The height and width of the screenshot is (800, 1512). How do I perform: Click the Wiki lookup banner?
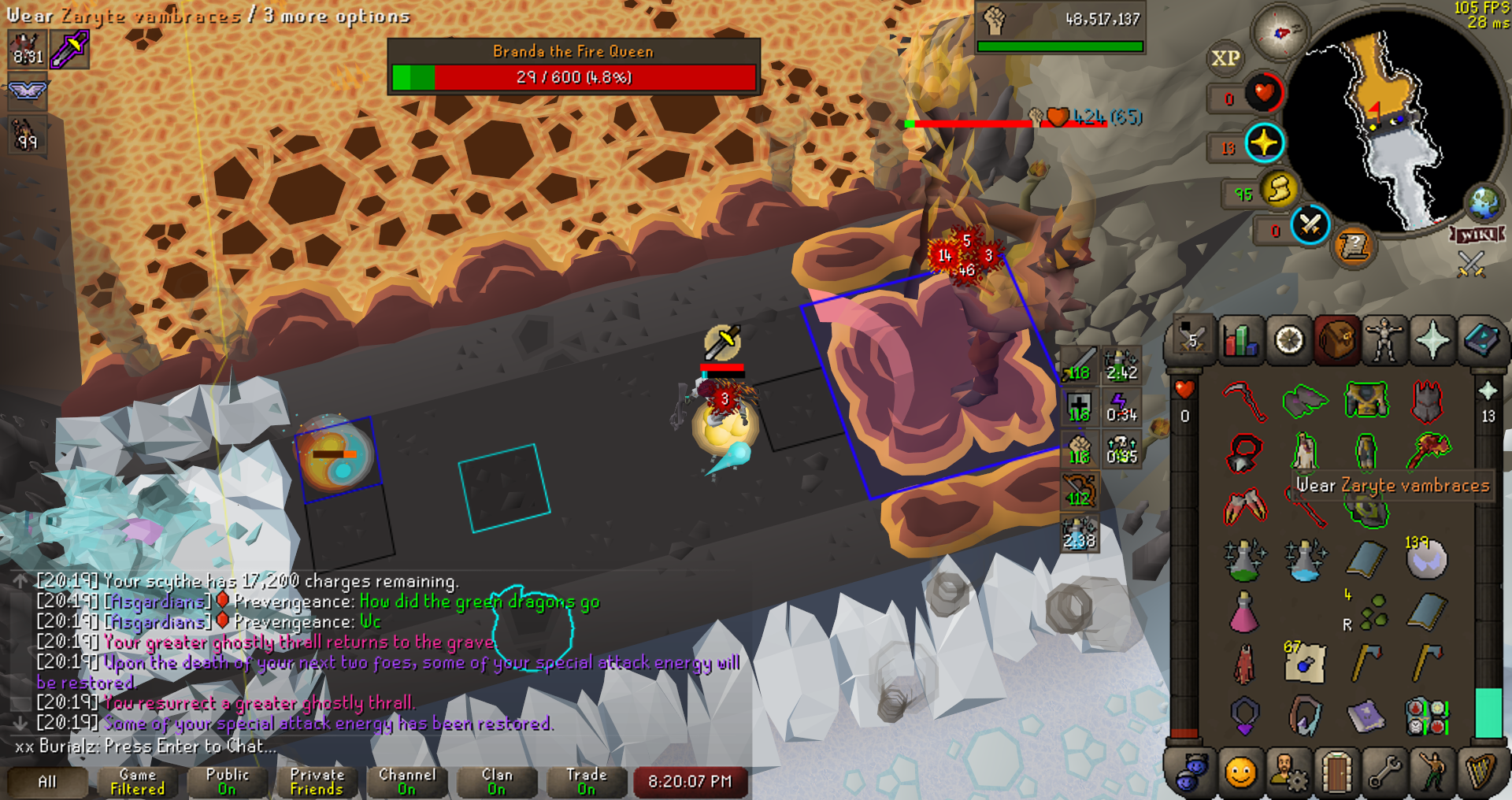(x=1477, y=235)
